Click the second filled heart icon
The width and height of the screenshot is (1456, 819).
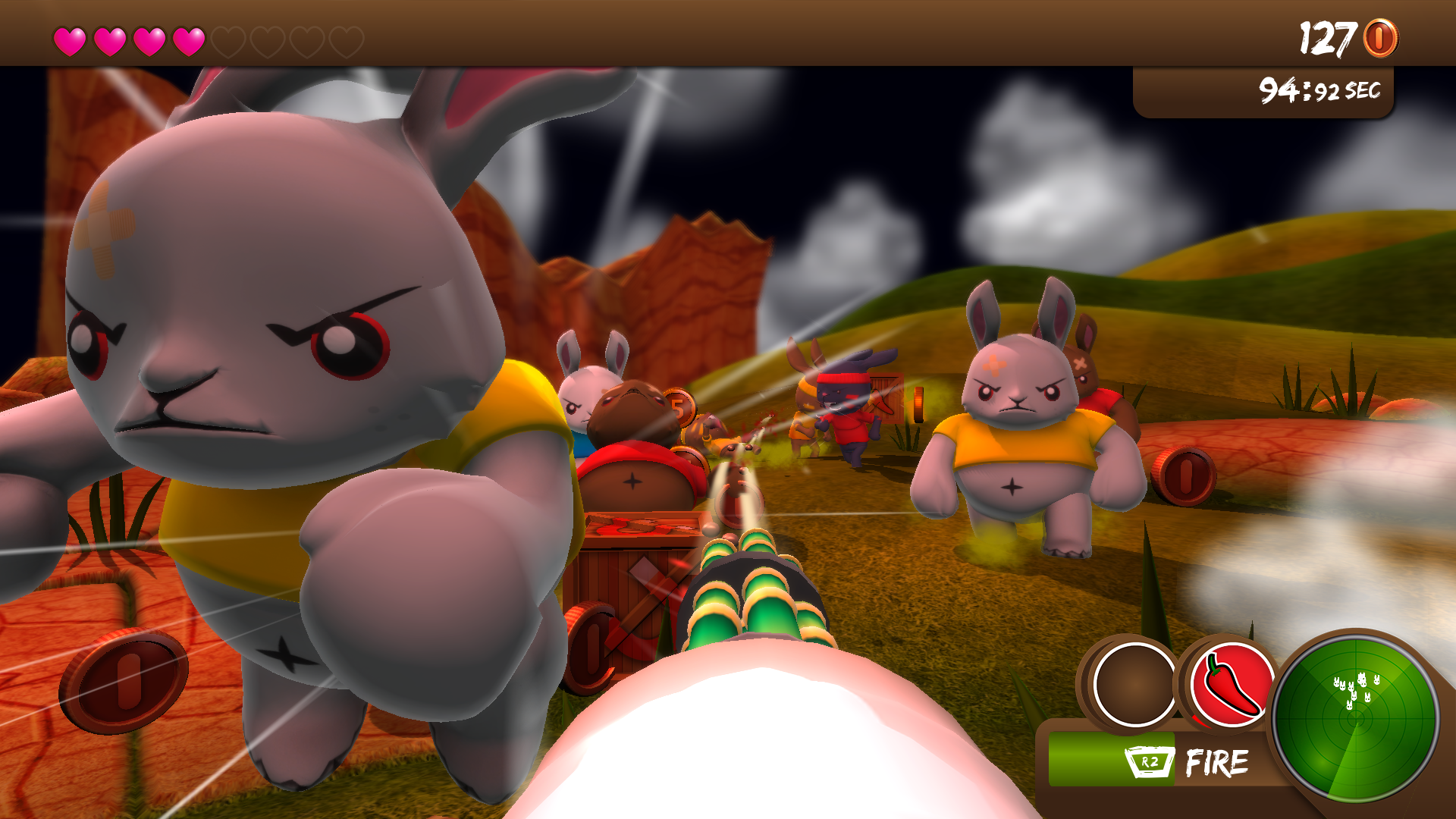pyautogui.click(x=111, y=38)
